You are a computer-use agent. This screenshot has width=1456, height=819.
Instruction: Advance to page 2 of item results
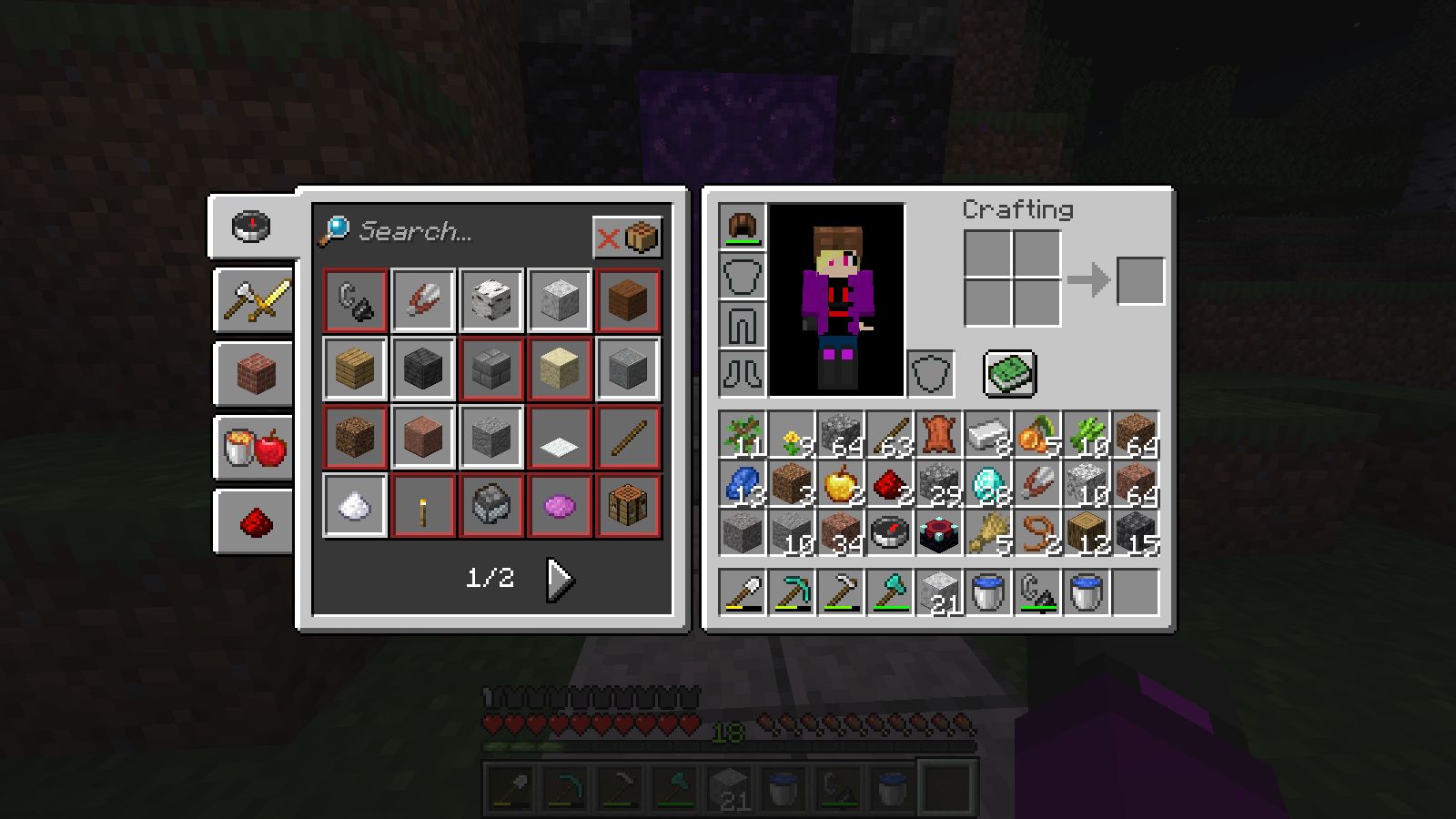(x=558, y=577)
